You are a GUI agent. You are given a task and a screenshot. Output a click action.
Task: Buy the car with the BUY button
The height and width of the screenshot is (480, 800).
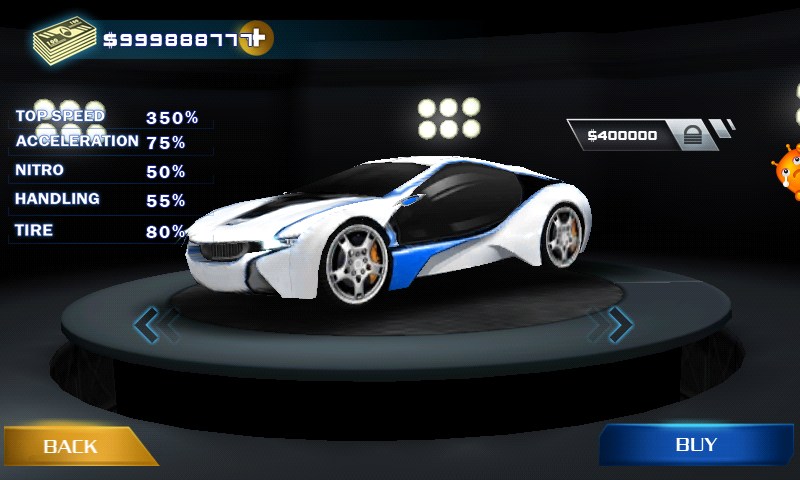(696, 444)
